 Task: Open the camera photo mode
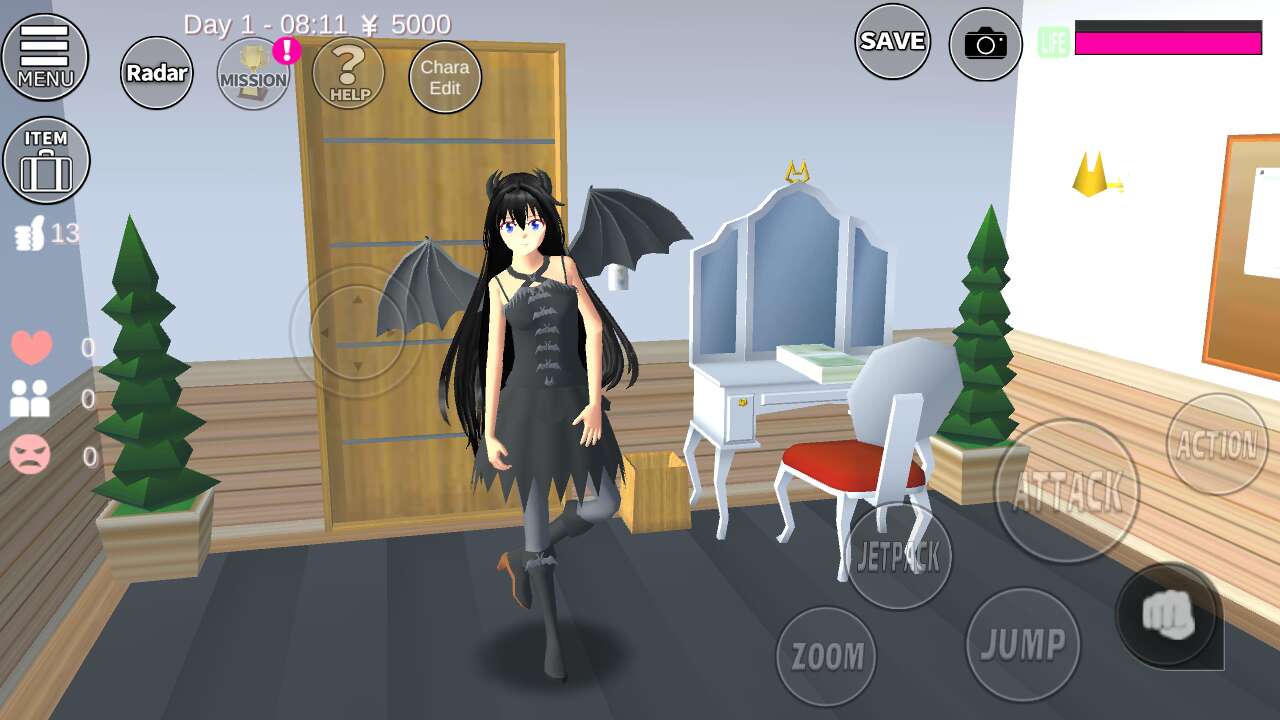point(985,44)
